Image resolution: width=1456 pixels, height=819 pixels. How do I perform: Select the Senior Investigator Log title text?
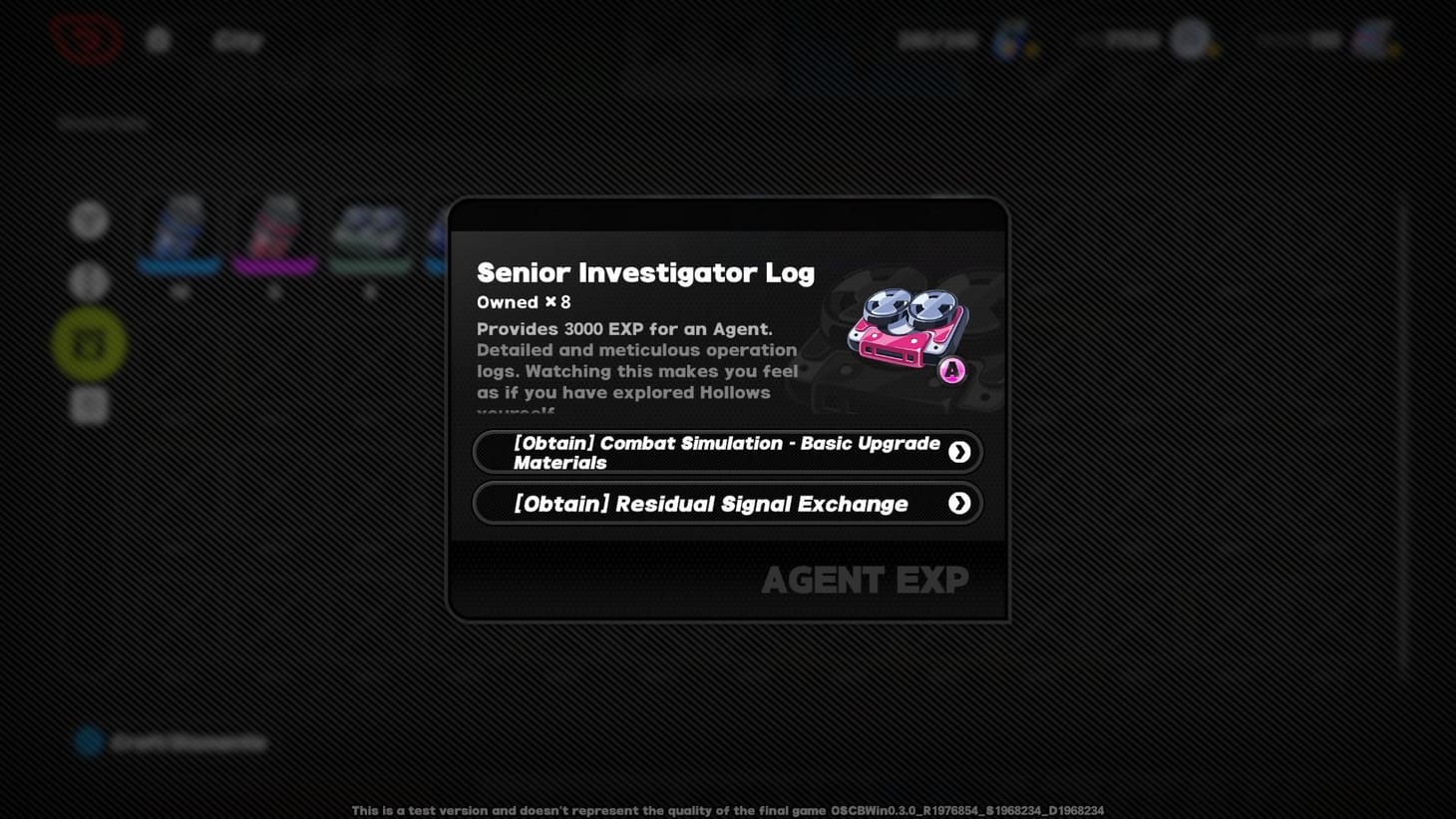645,272
